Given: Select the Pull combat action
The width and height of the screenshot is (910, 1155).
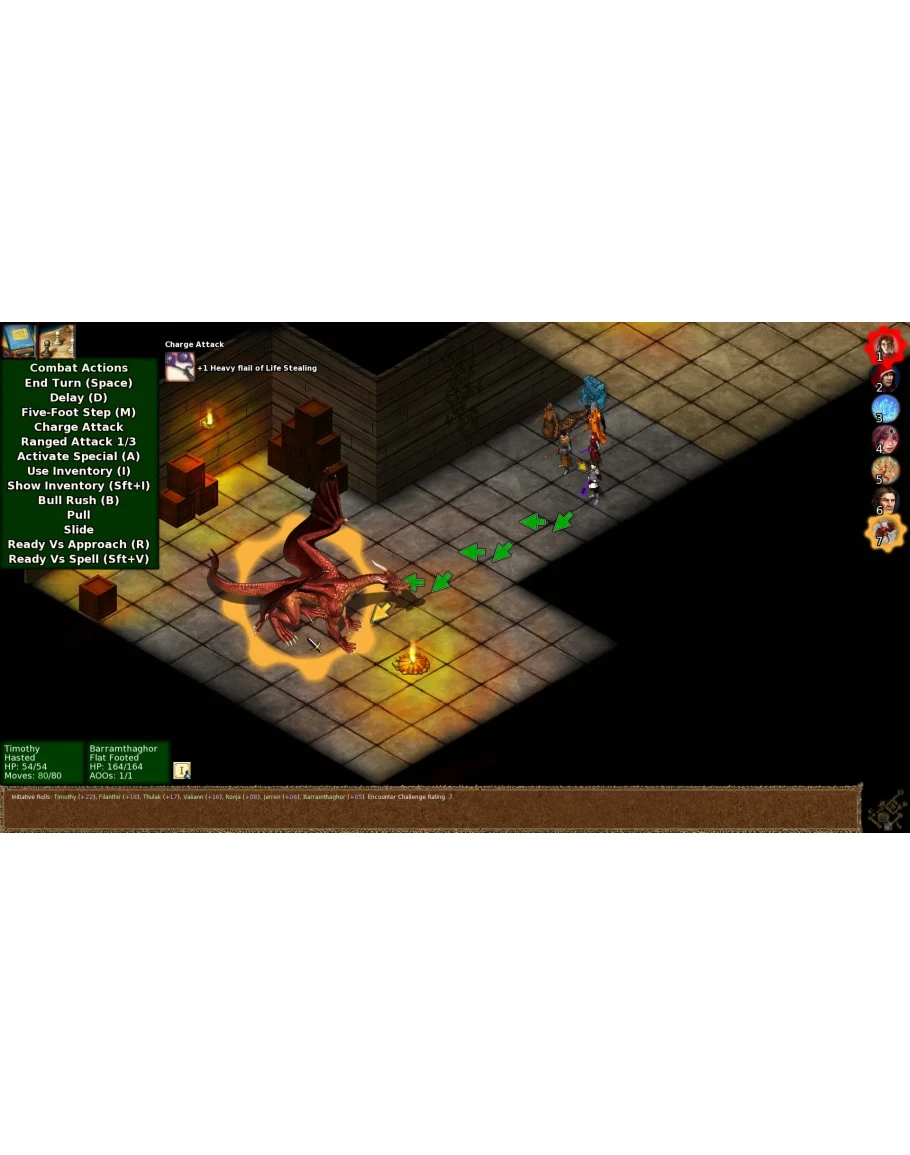Looking at the screenshot, I should 79,515.
